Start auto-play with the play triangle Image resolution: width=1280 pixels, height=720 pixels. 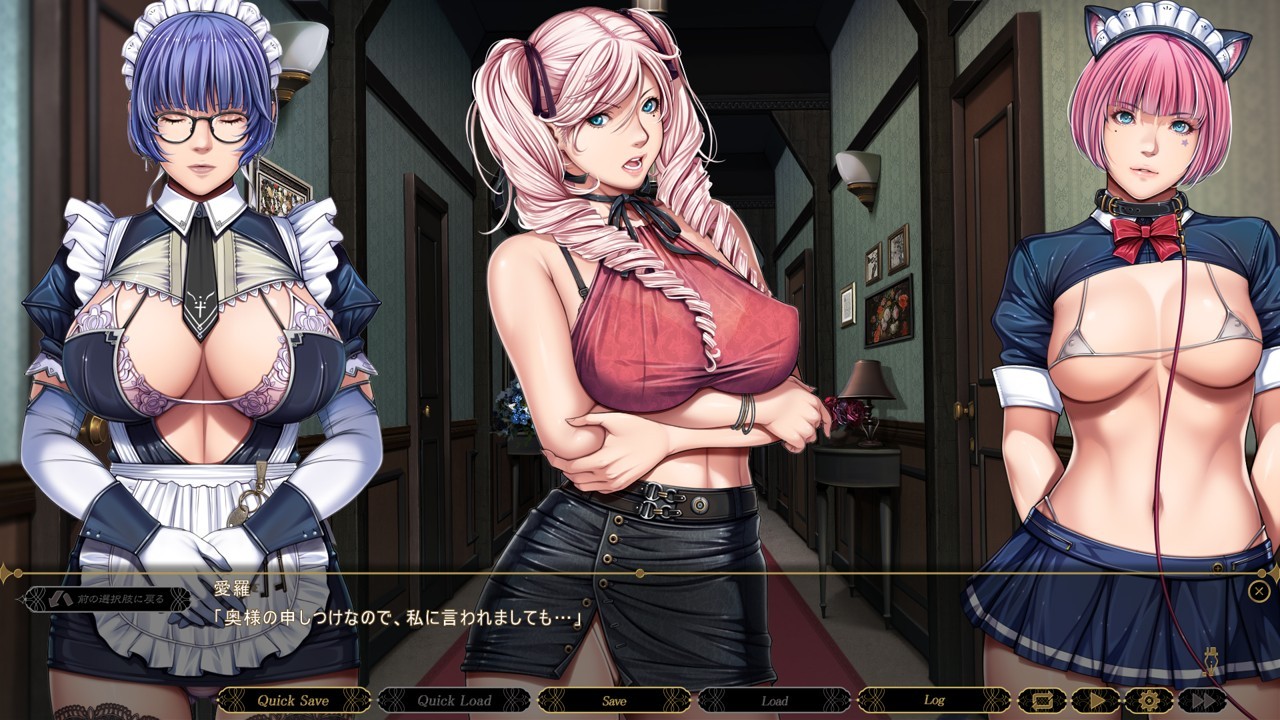click(1094, 700)
